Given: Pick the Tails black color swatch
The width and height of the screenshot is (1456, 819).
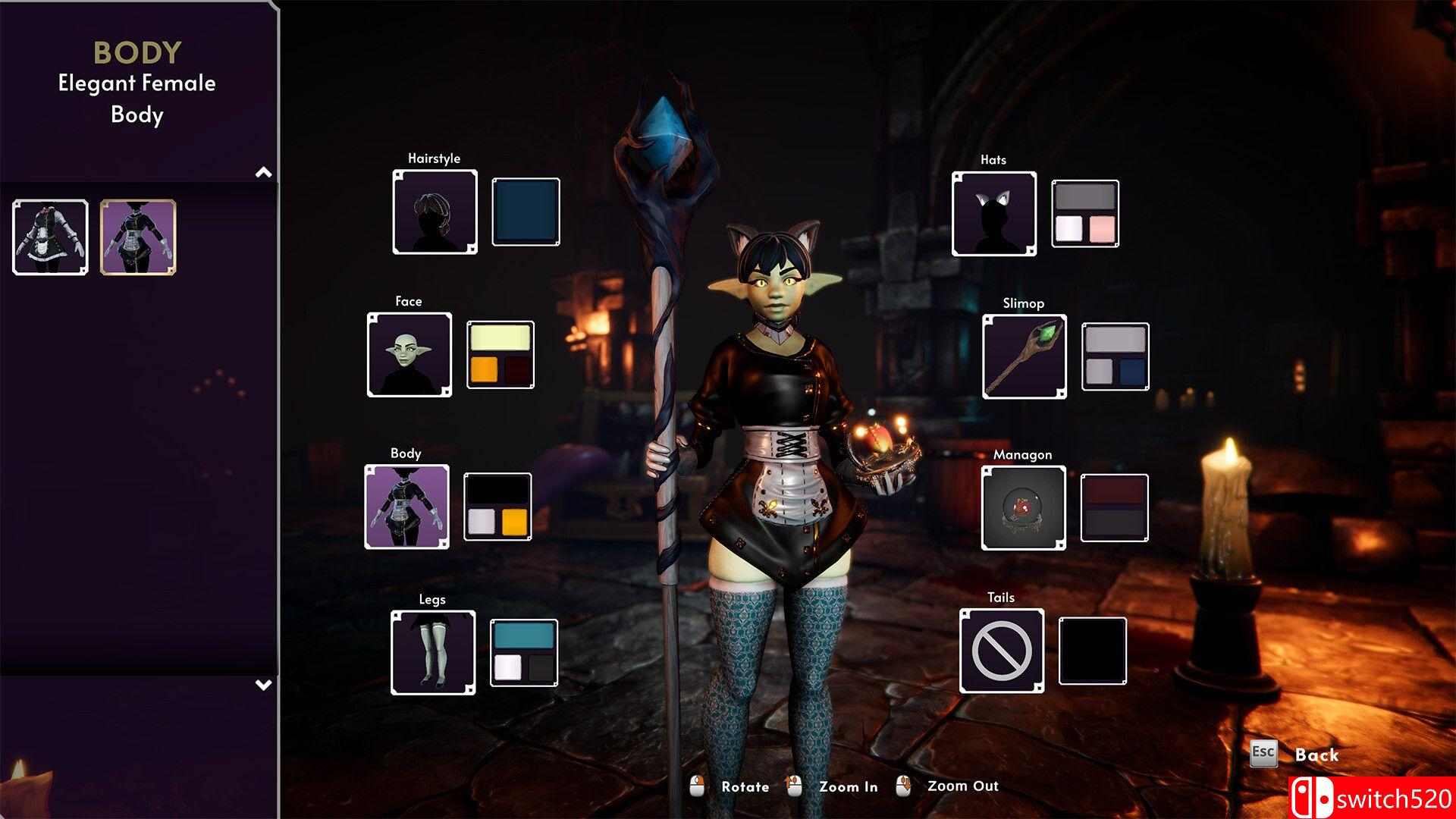Looking at the screenshot, I should click(x=1092, y=651).
